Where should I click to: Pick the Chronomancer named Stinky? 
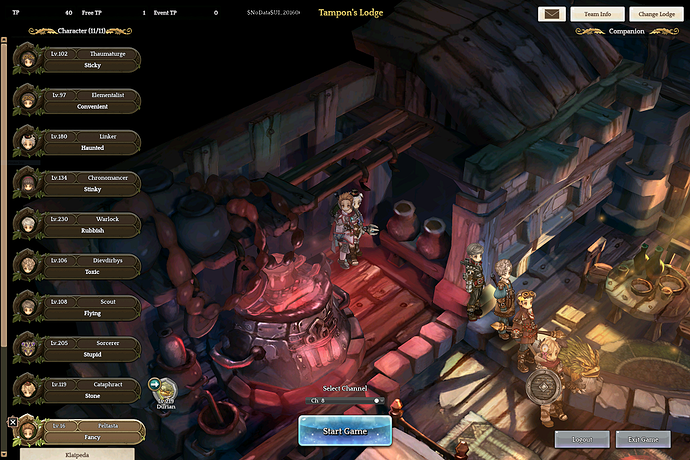pyautogui.click(x=90, y=184)
